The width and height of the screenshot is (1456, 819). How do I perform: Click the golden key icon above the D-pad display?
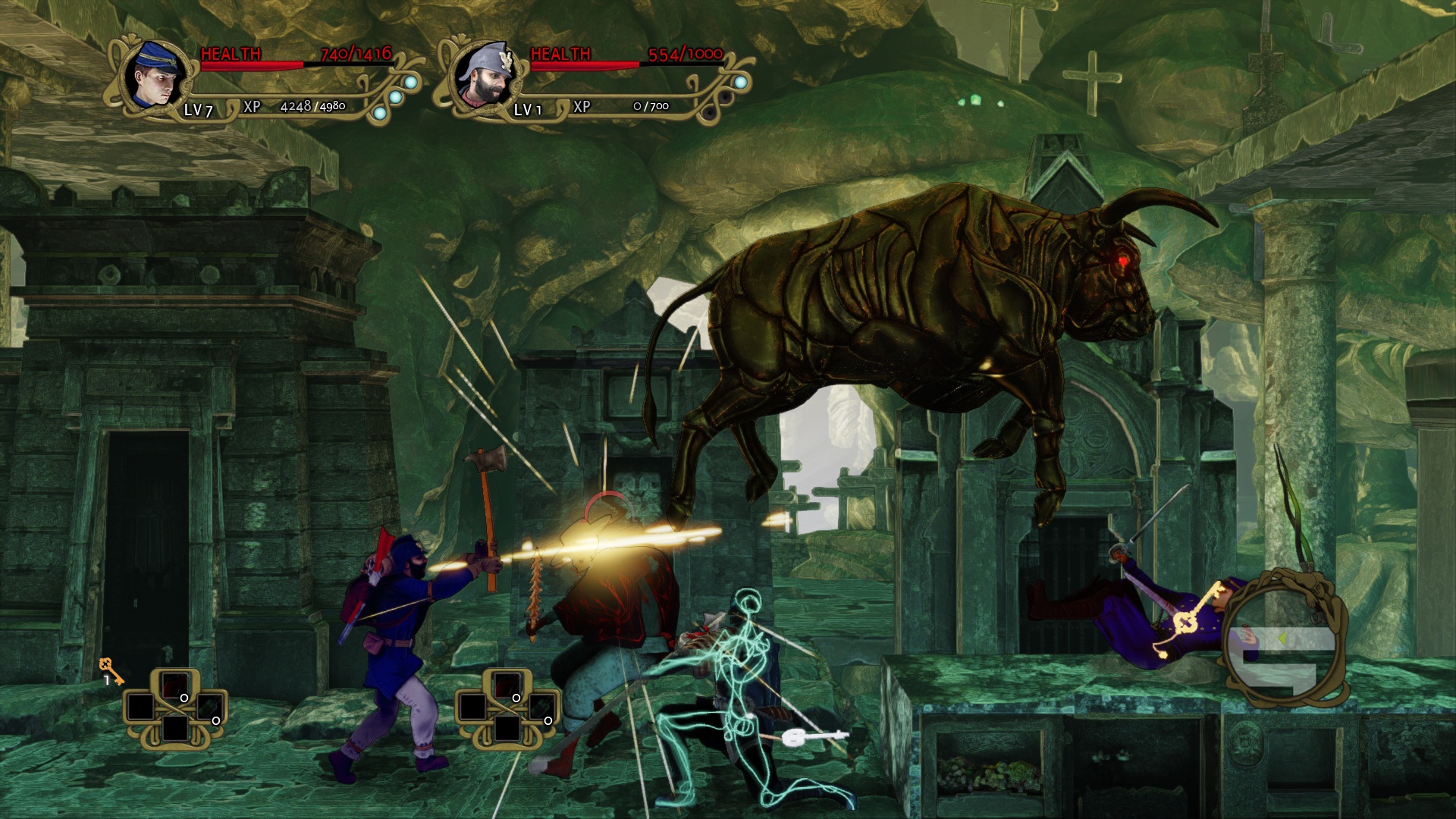[113, 670]
